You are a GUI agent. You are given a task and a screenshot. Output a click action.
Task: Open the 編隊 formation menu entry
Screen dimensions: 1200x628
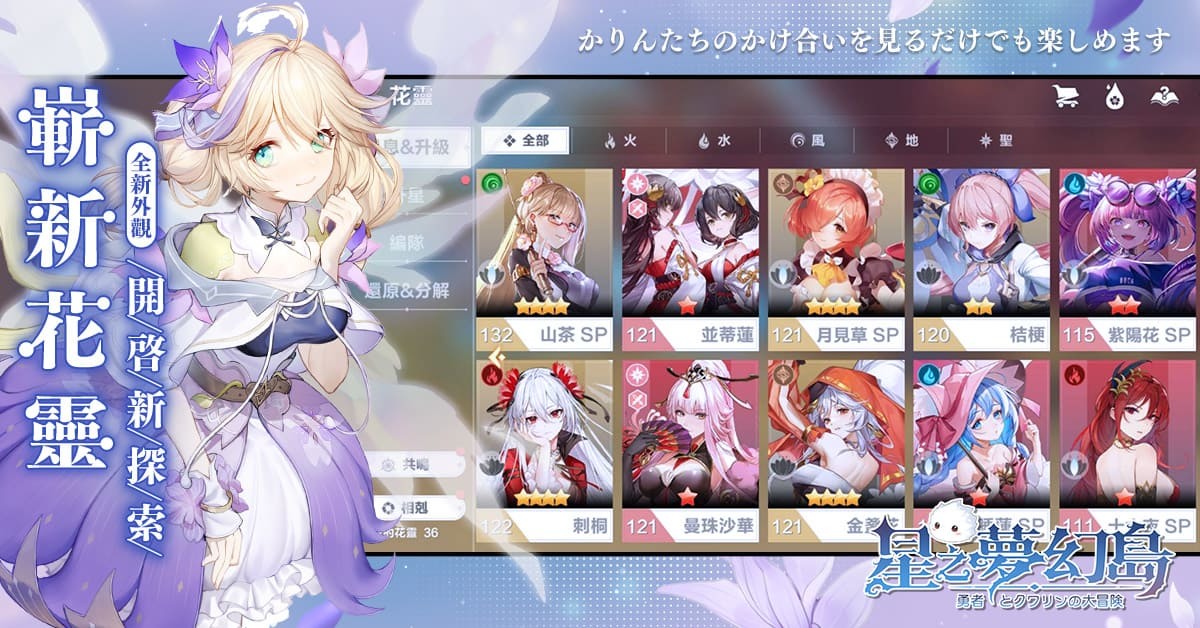(421, 242)
